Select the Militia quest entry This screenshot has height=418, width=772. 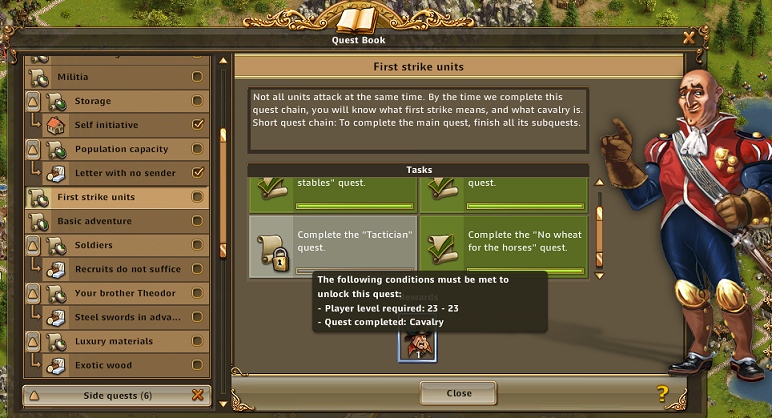(x=110, y=77)
